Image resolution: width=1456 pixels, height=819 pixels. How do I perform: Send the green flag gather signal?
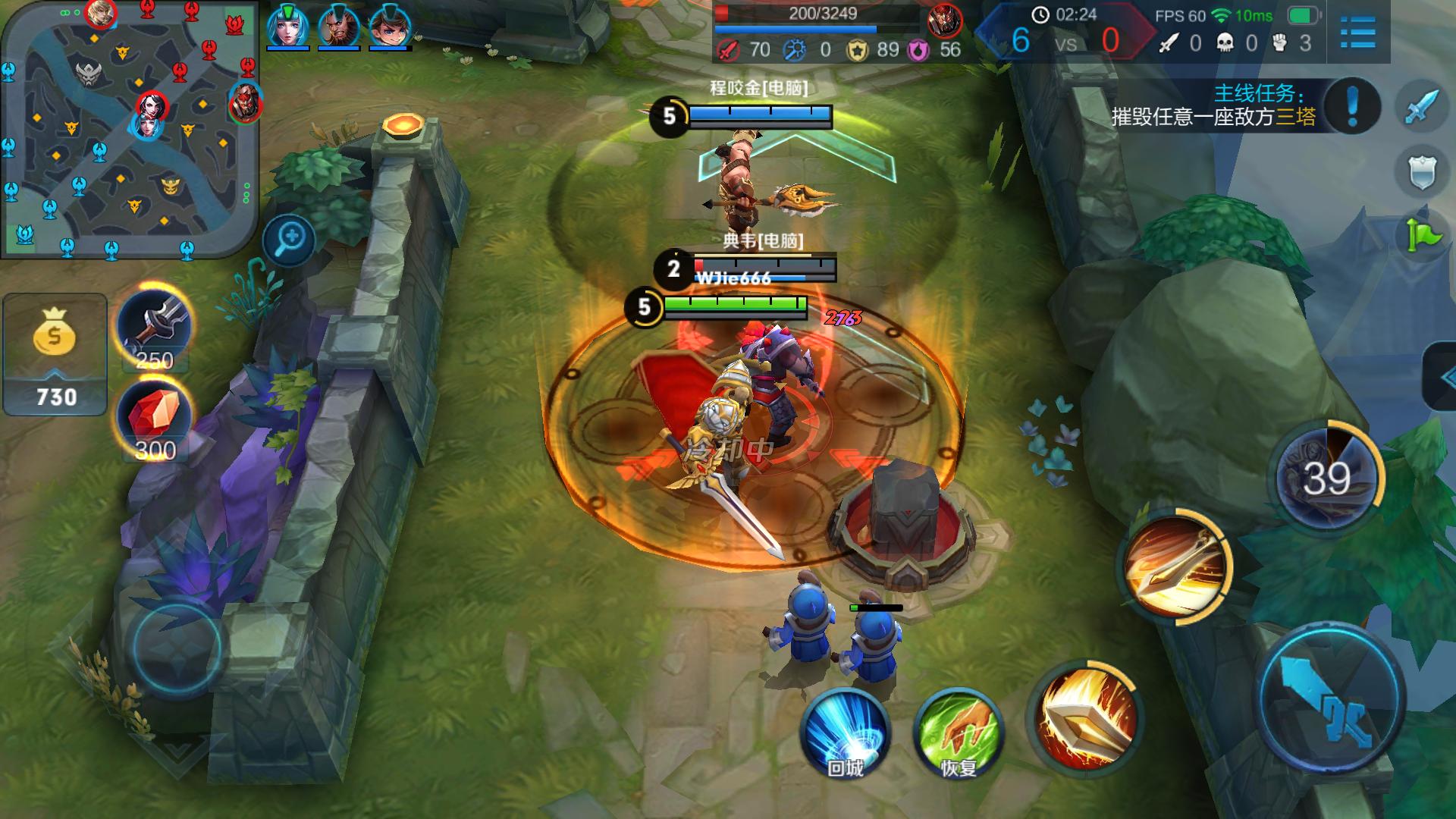coord(1422,237)
